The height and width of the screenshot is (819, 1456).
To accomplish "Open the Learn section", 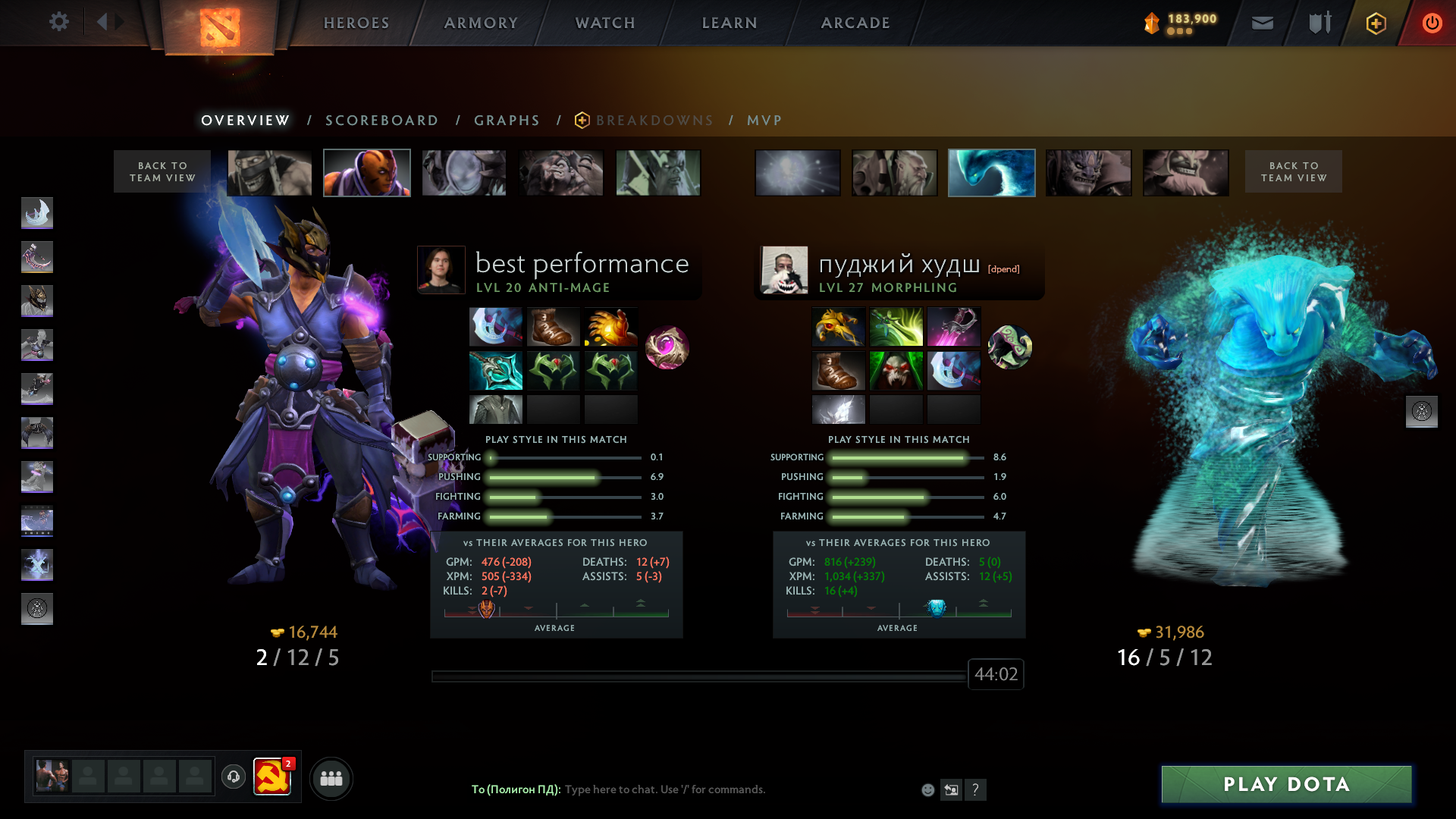I will click(730, 23).
